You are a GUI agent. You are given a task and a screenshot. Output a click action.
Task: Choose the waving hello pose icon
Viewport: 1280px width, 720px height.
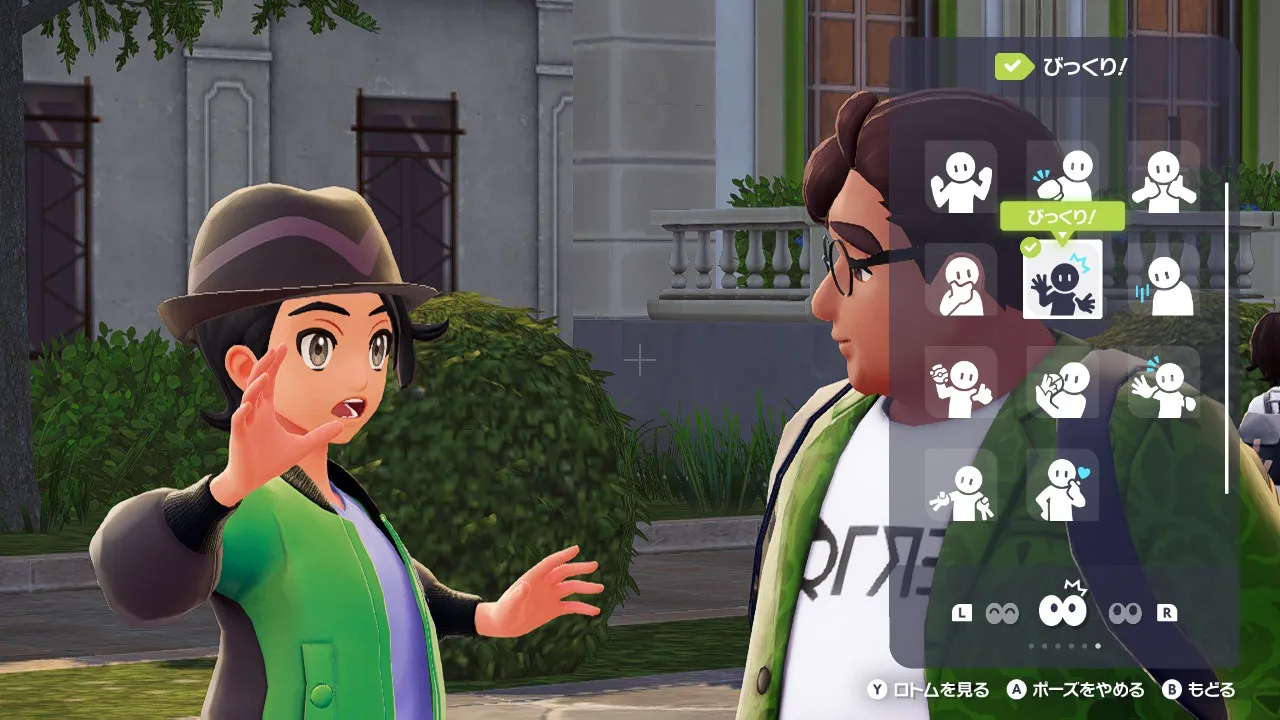(1164, 383)
